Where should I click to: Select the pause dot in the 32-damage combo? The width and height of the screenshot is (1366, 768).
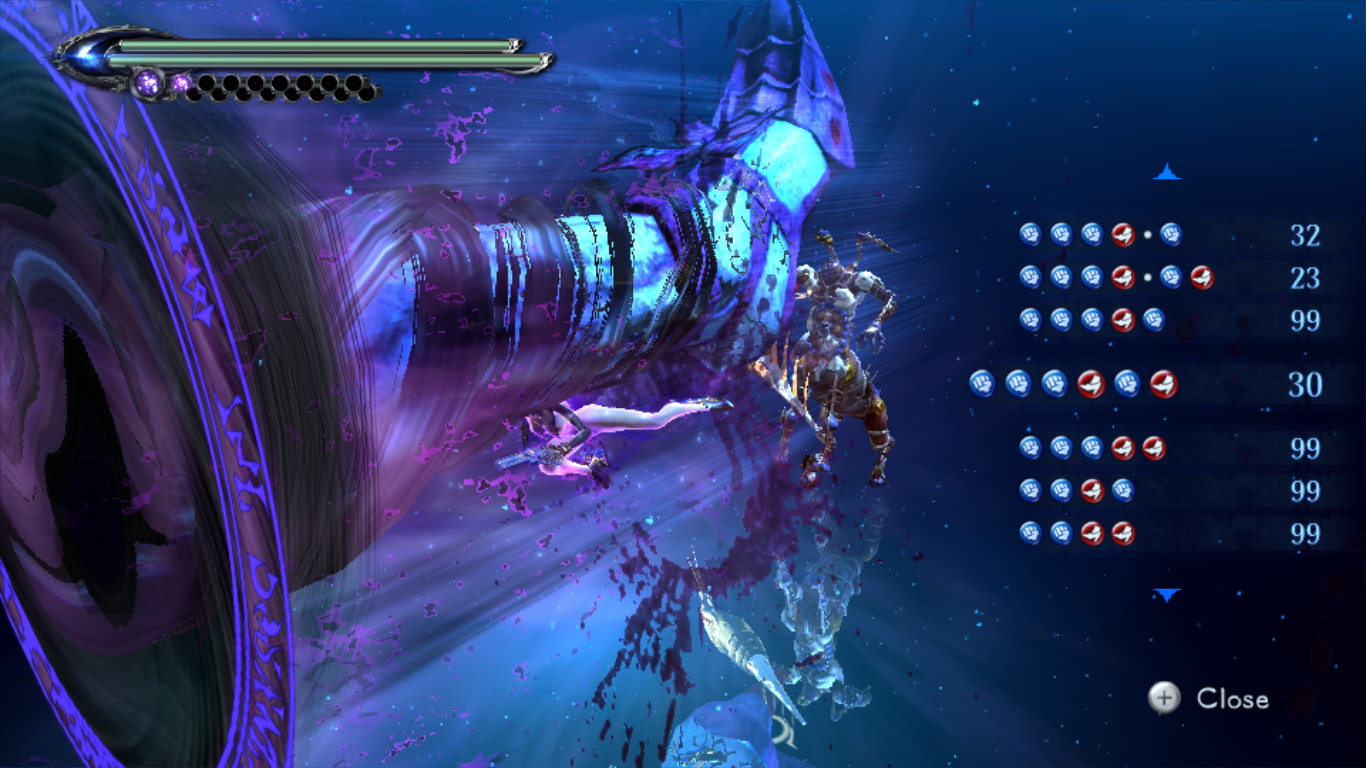click(1147, 234)
